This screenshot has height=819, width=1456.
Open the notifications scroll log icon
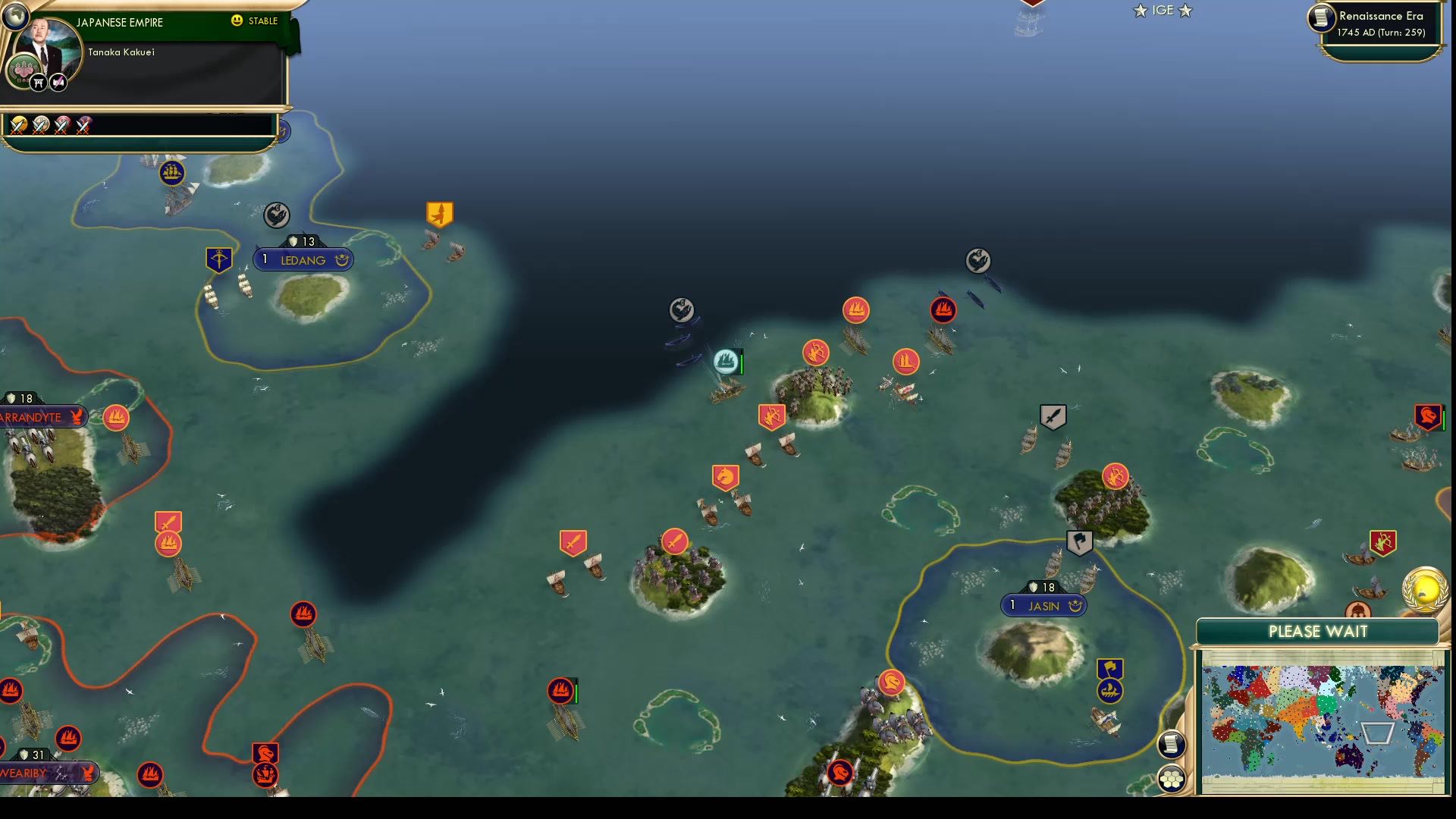[x=1171, y=745]
